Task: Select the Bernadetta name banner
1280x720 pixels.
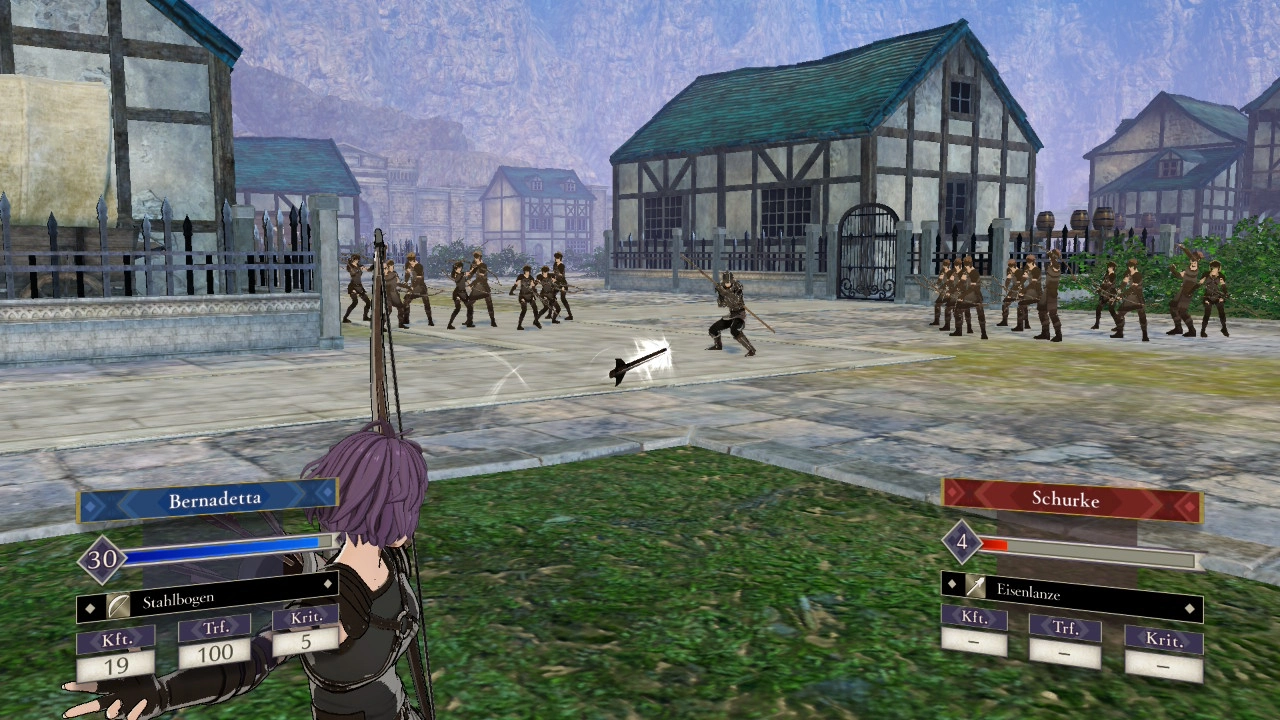Action: click(x=208, y=500)
